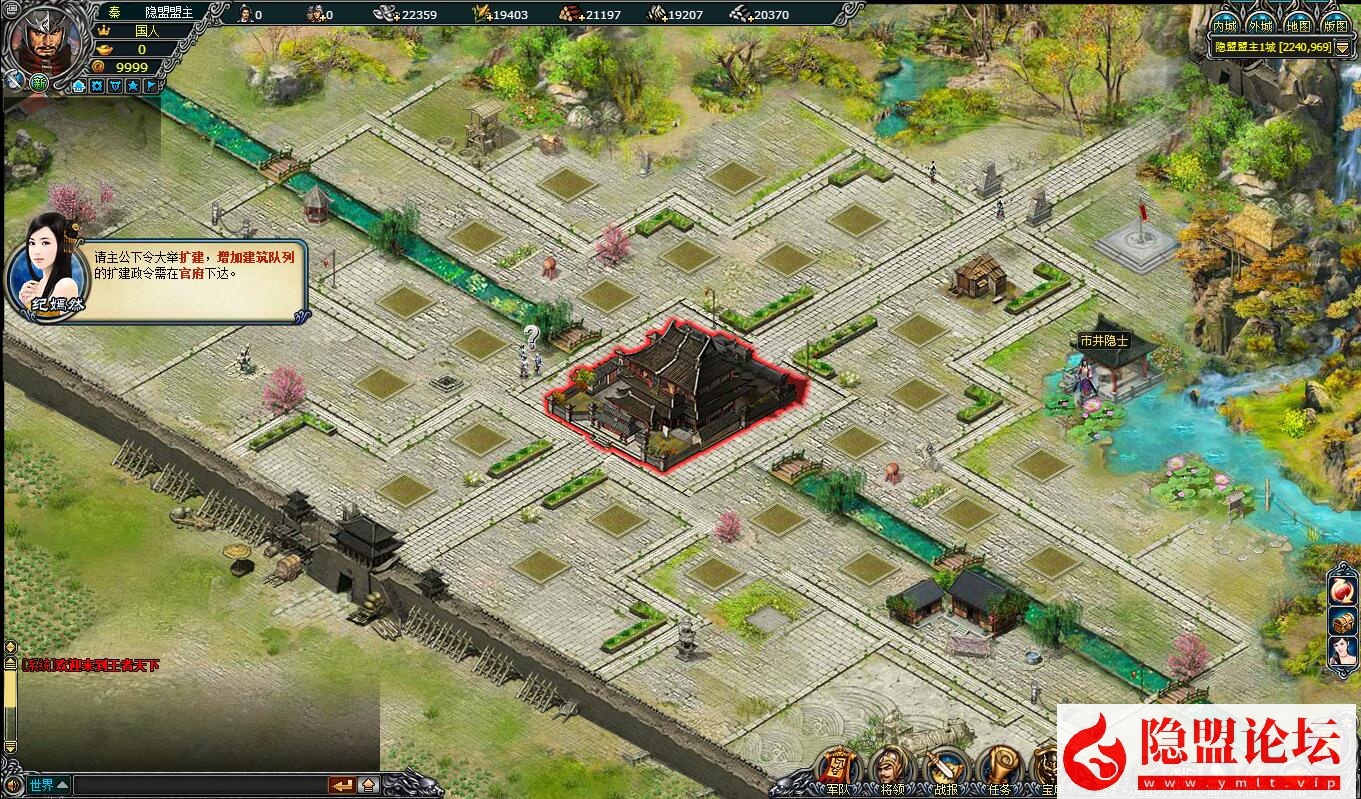Send the chat message with the enter-arrow button

click(x=343, y=784)
